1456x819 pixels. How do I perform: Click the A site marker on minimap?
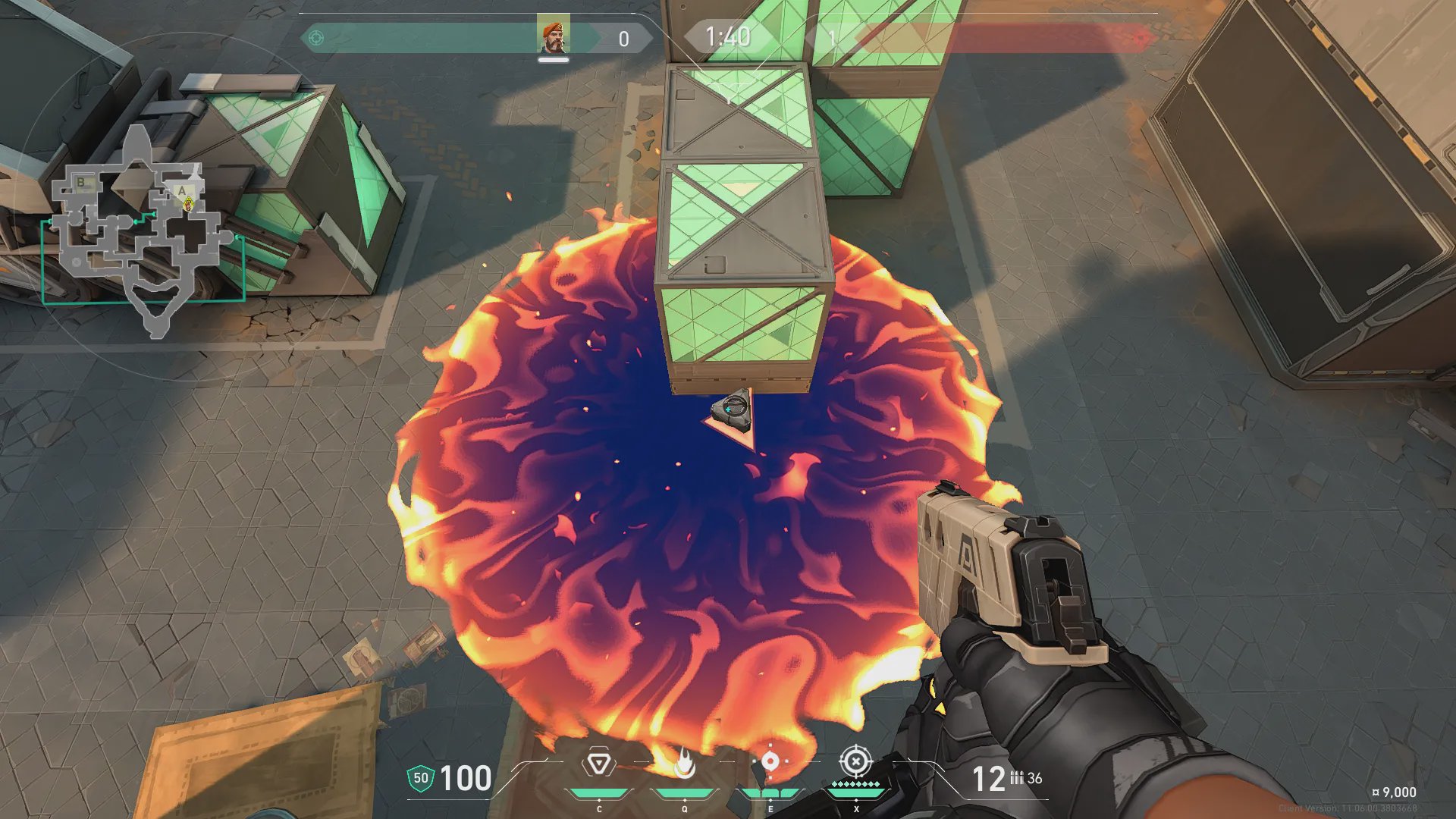point(181,190)
